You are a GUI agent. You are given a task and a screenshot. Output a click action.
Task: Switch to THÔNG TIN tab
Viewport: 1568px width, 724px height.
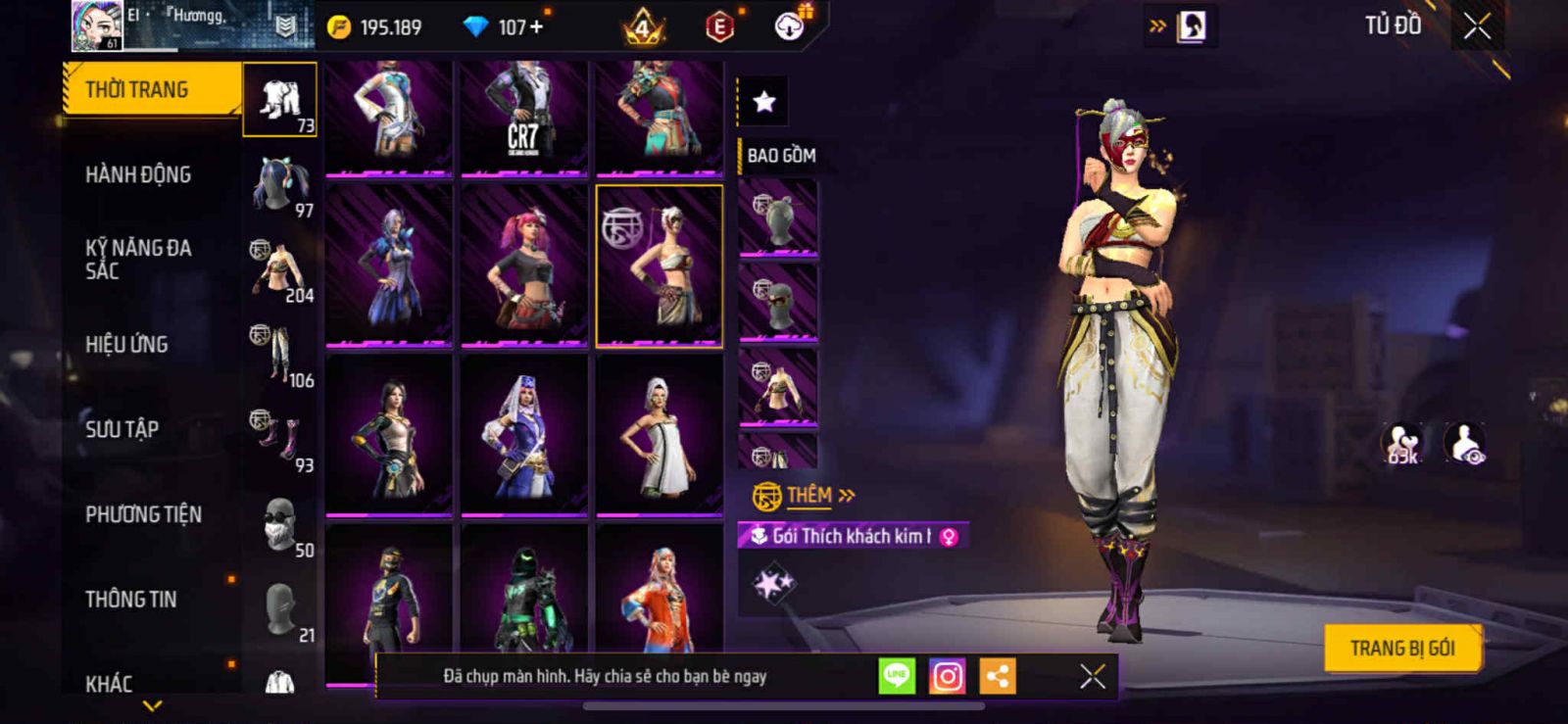pos(130,599)
